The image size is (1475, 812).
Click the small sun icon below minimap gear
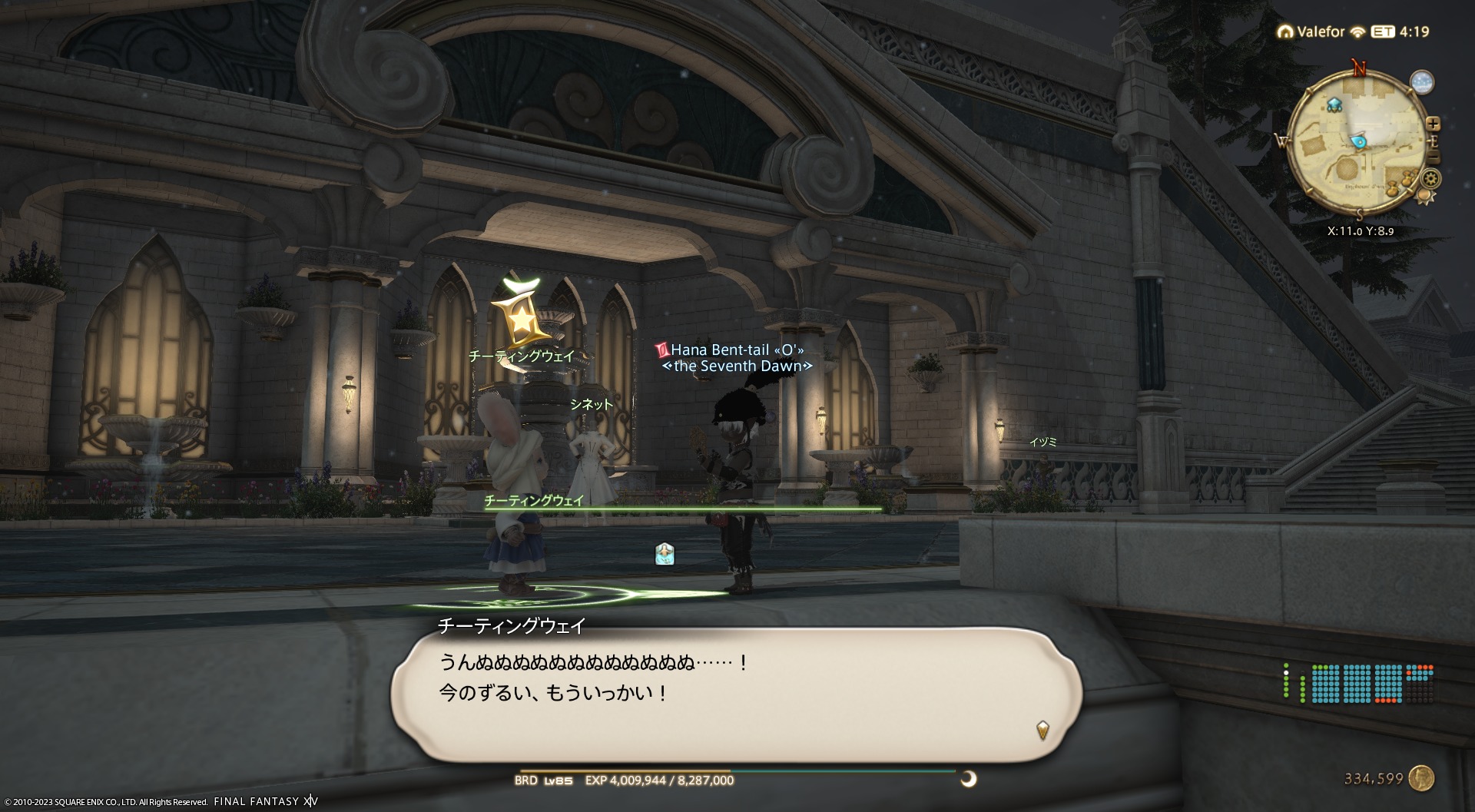click(1424, 197)
